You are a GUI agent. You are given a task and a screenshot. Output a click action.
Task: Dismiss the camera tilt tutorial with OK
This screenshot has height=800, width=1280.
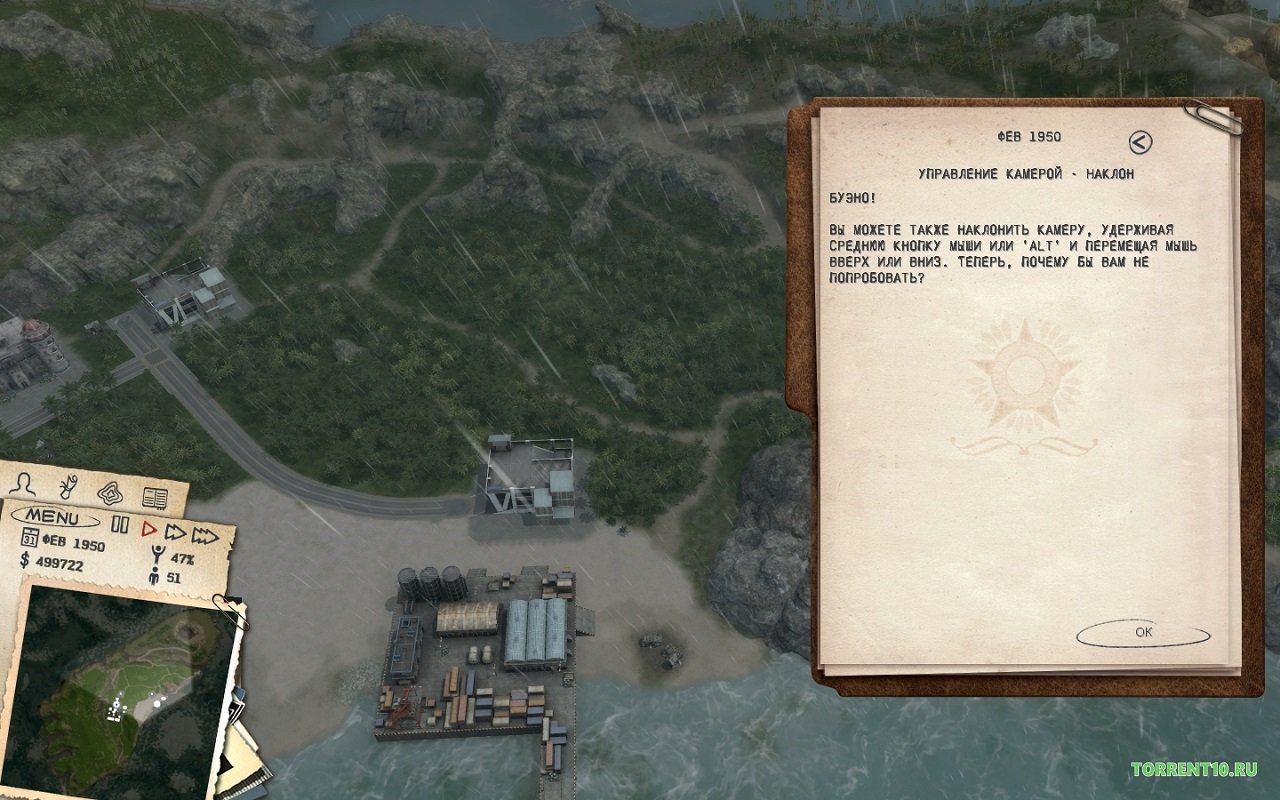pyautogui.click(x=1143, y=631)
